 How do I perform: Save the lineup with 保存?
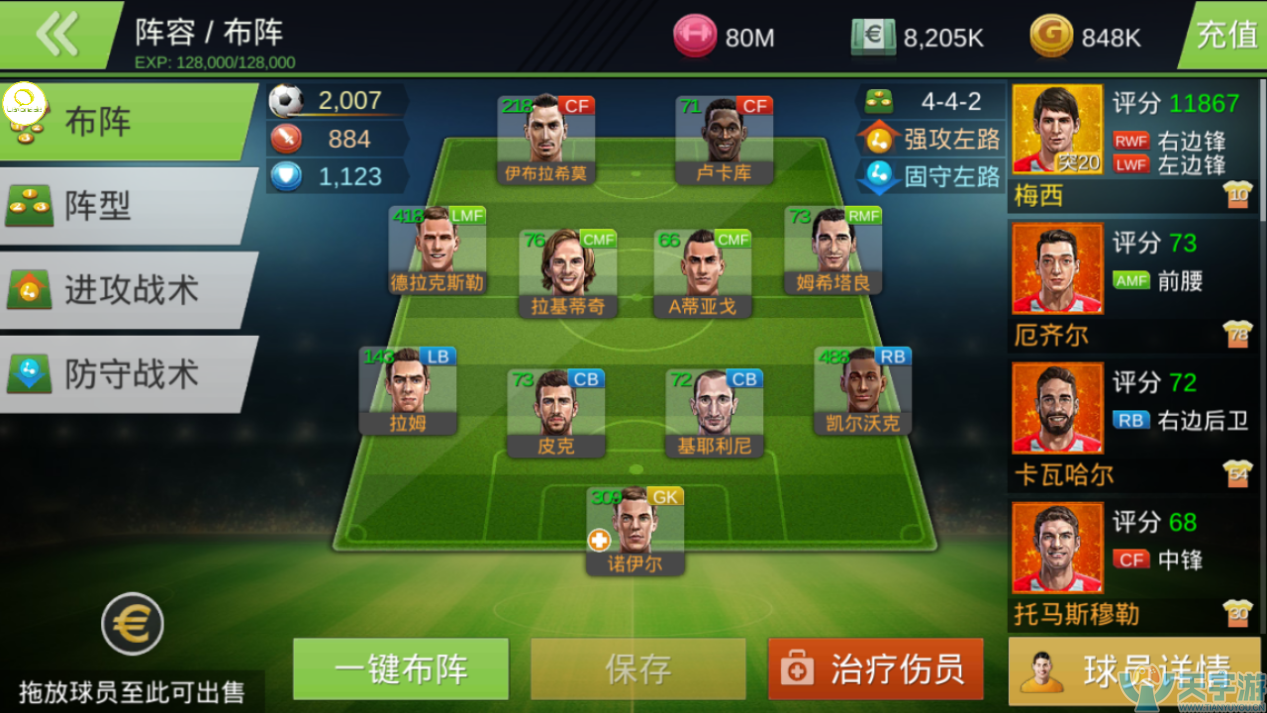tap(638, 669)
